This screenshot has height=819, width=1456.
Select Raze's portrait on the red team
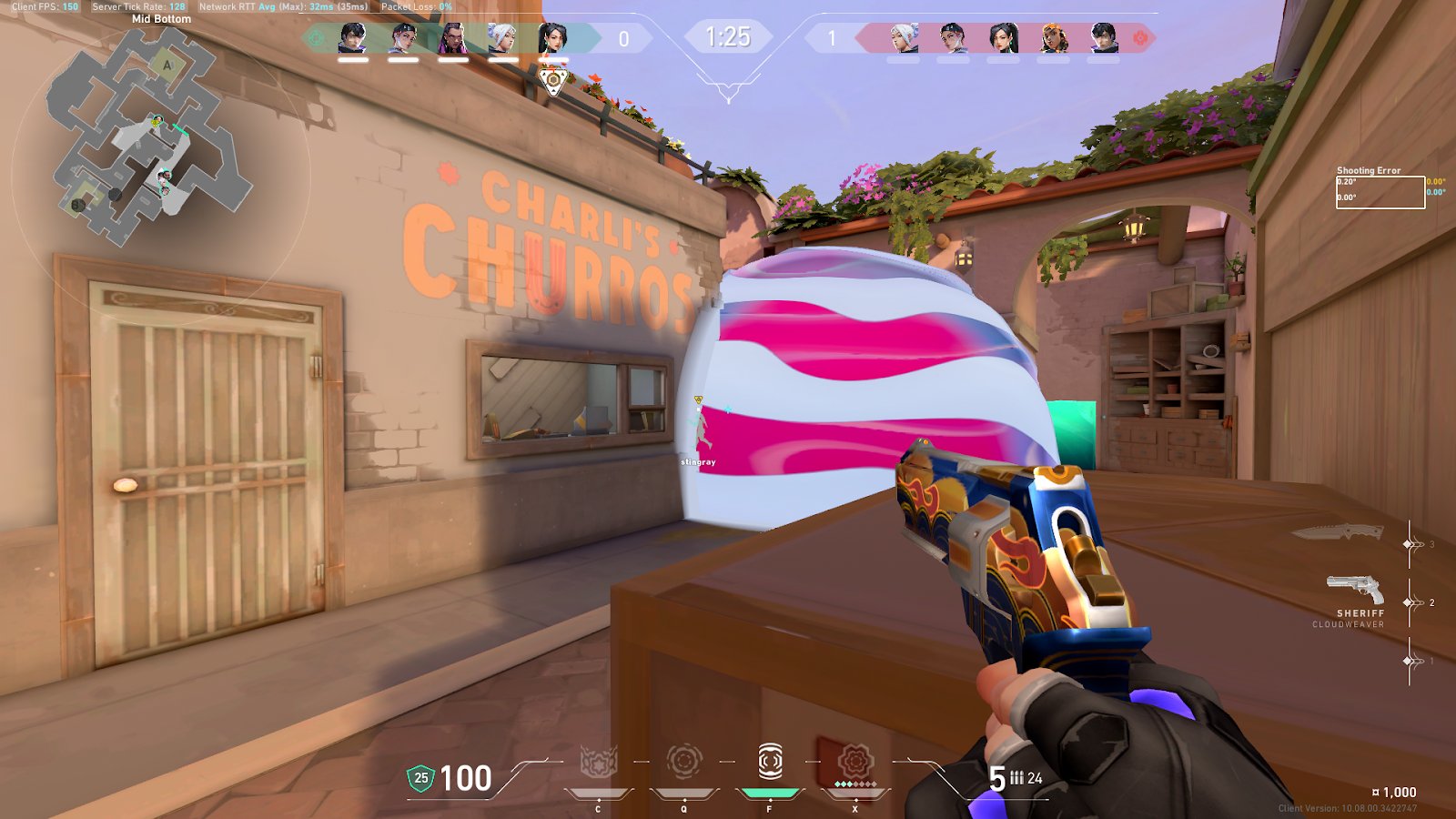(1053, 38)
